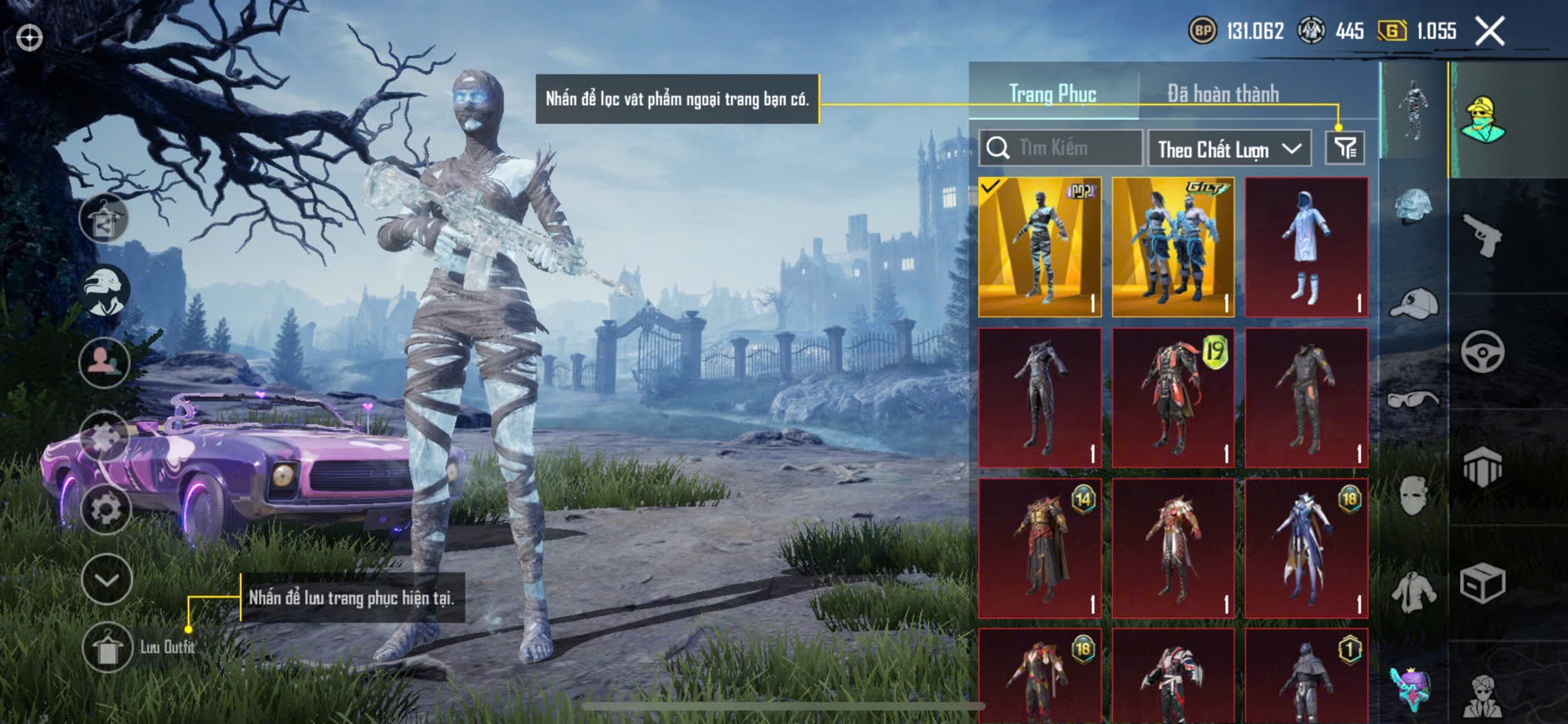This screenshot has height=724, width=1568.
Task: Open the glasses accessory category
Action: 1413,399
